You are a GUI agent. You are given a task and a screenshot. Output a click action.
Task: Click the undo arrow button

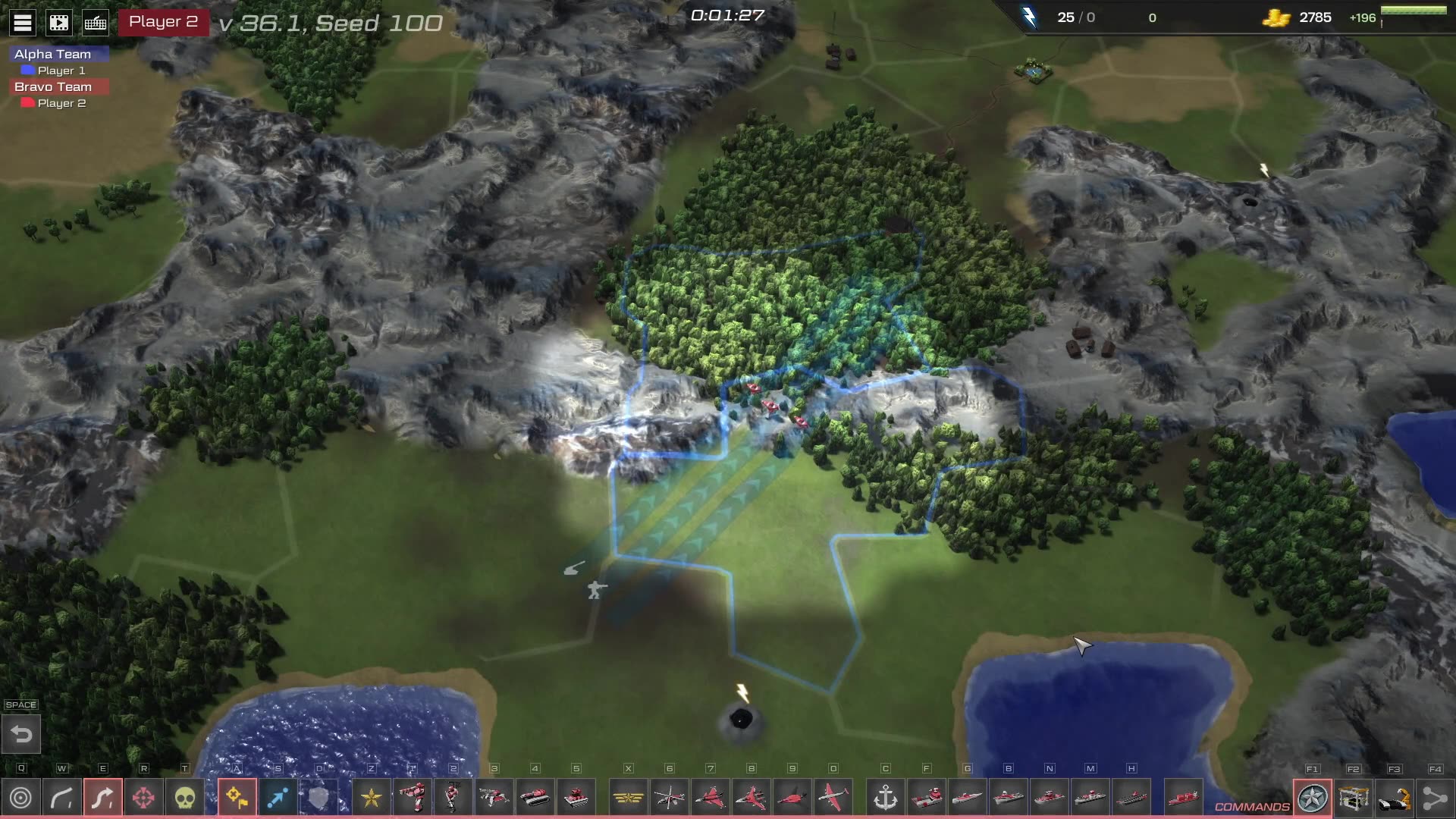pyautogui.click(x=21, y=734)
